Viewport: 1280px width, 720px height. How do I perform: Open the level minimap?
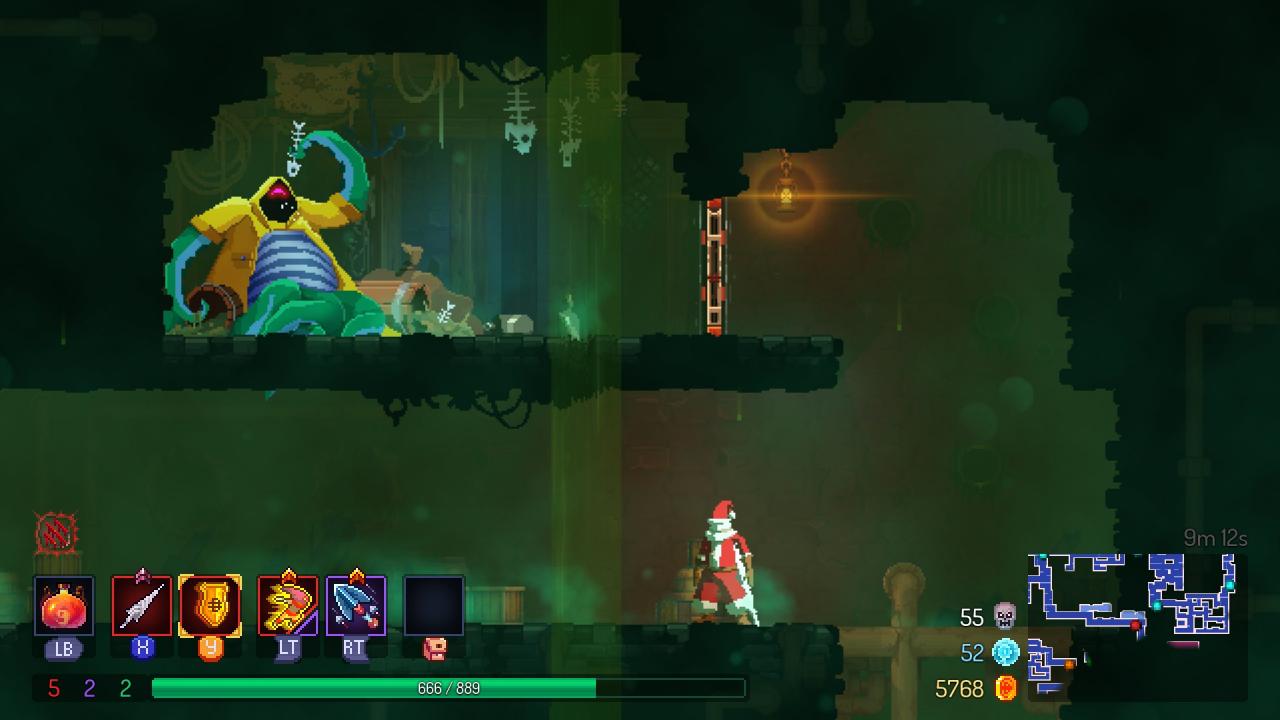(1137, 622)
